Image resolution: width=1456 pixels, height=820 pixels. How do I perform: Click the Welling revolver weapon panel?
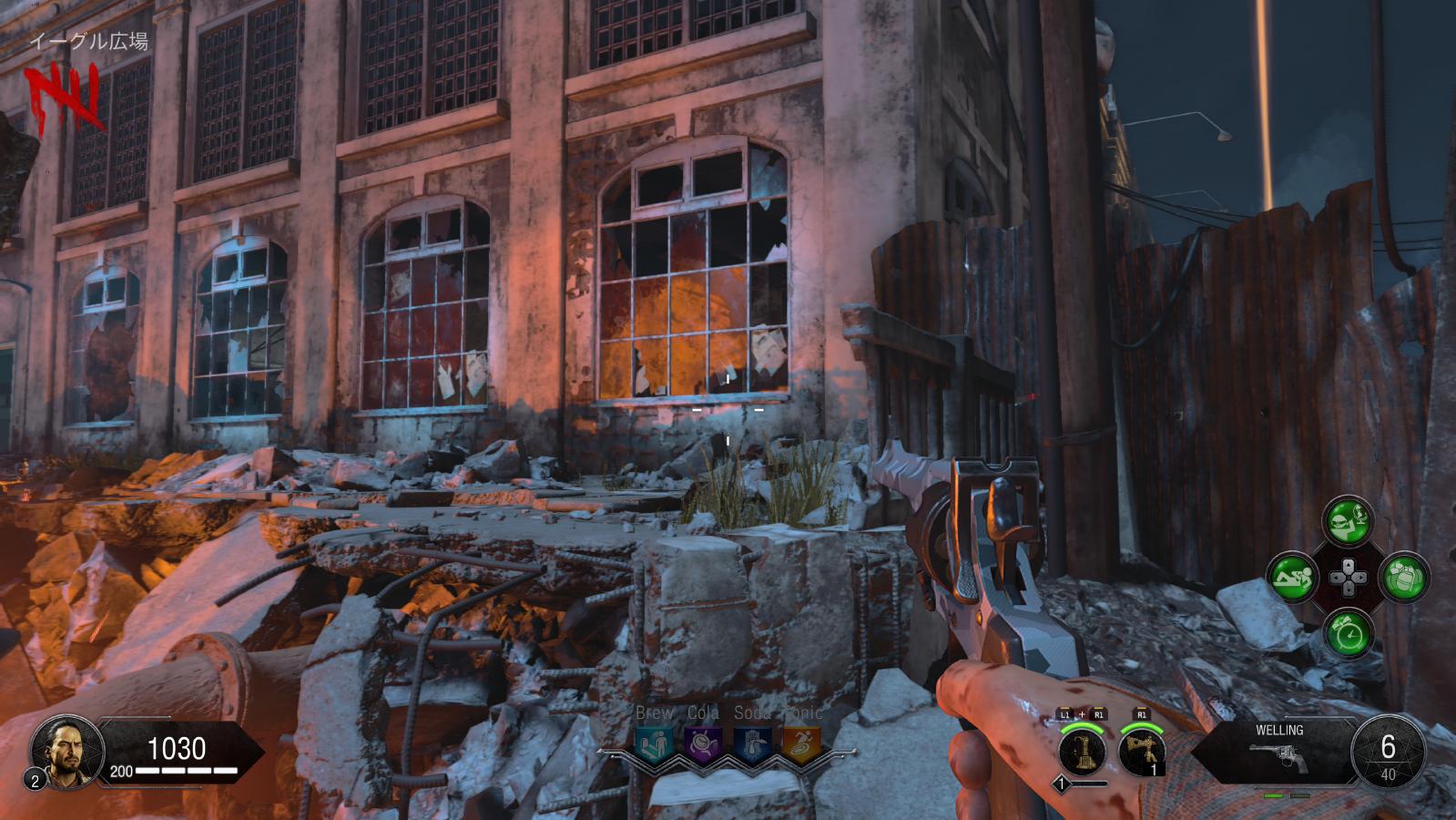(x=1278, y=749)
